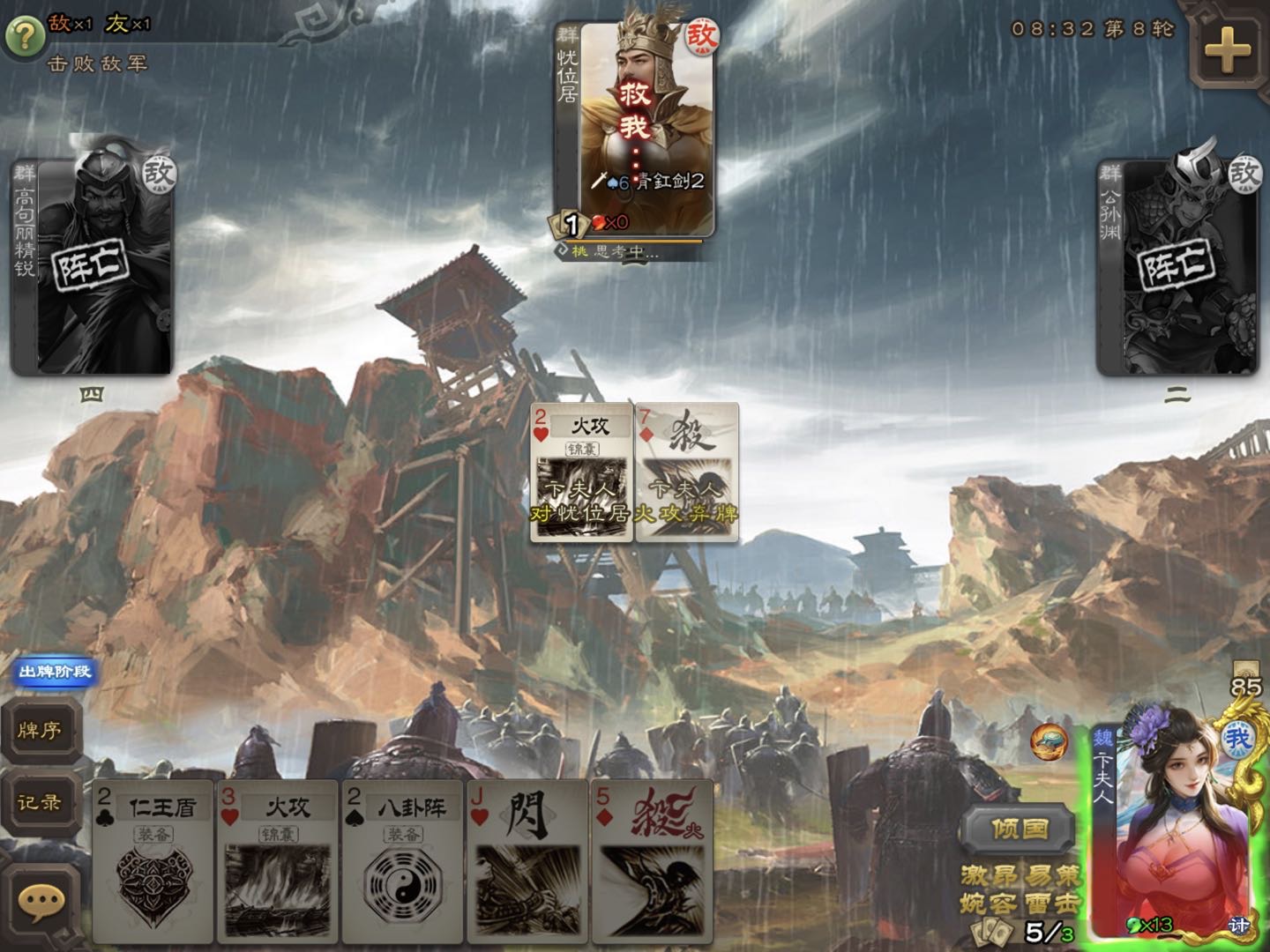Open the chat speech bubble
Screen dimensions: 1270x952
coord(41,902)
